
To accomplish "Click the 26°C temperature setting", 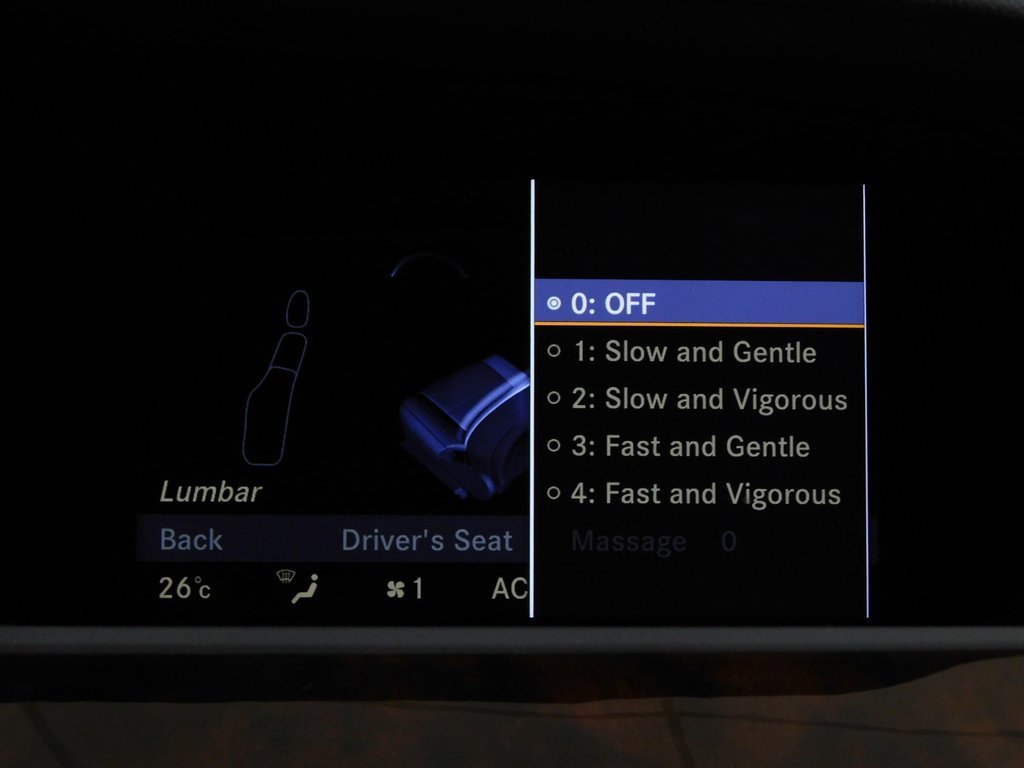I will click(x=185, y=588).
